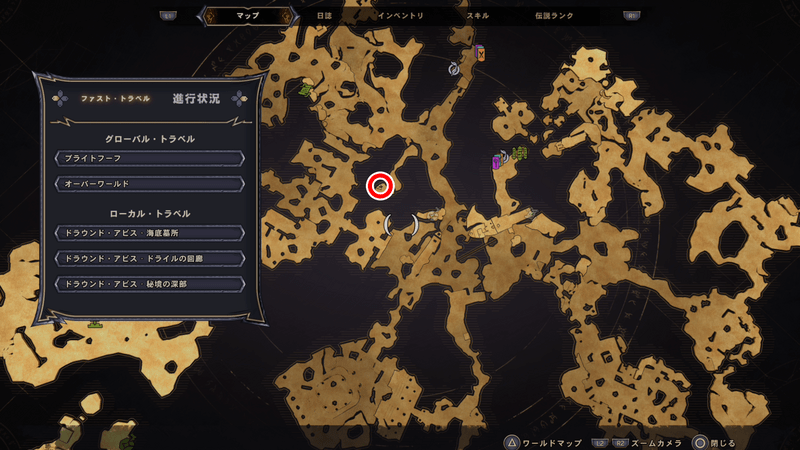Click the red-circled player position marker
The width and height of the screenshot is (800, 450).
[x=380, y=185]
